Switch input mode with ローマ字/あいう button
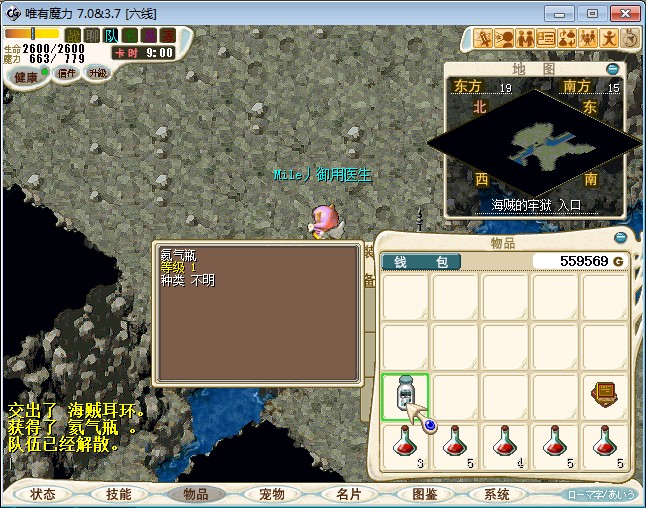This screenshot has height=508, width=646. click(x=602, y=494)
